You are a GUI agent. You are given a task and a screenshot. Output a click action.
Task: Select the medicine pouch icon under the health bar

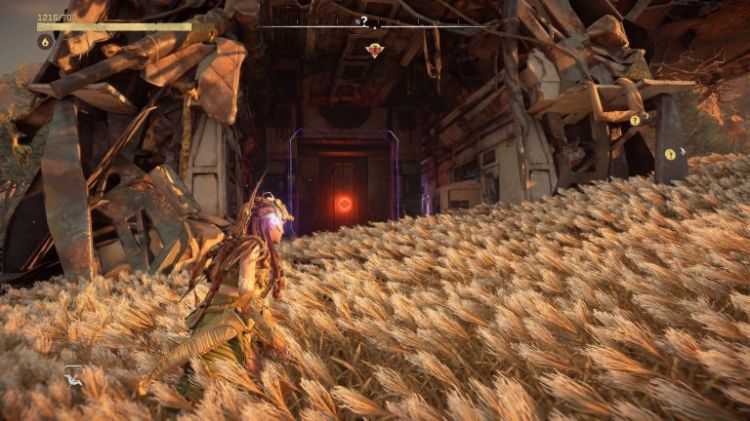click(45, 42)
